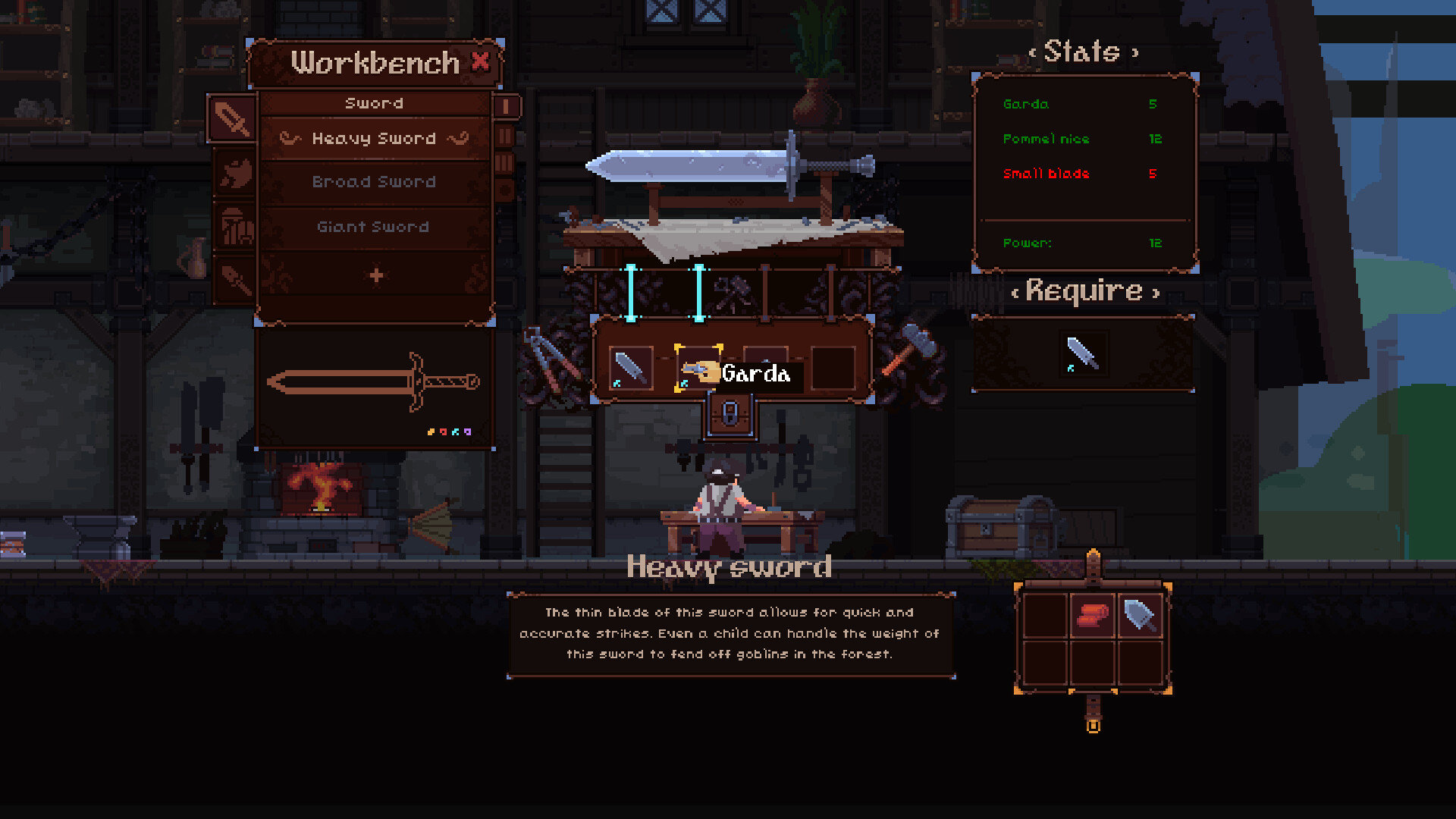1456x819 pixels.
Task: Click the small blade in the first crafting slot
Action: click(632, 368)
